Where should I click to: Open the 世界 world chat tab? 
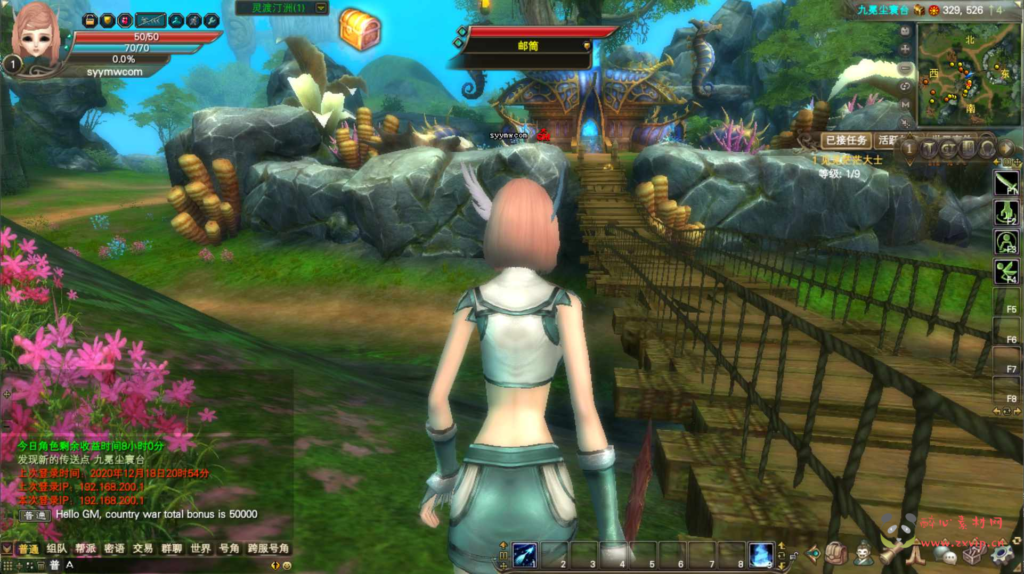pos(201,549)
